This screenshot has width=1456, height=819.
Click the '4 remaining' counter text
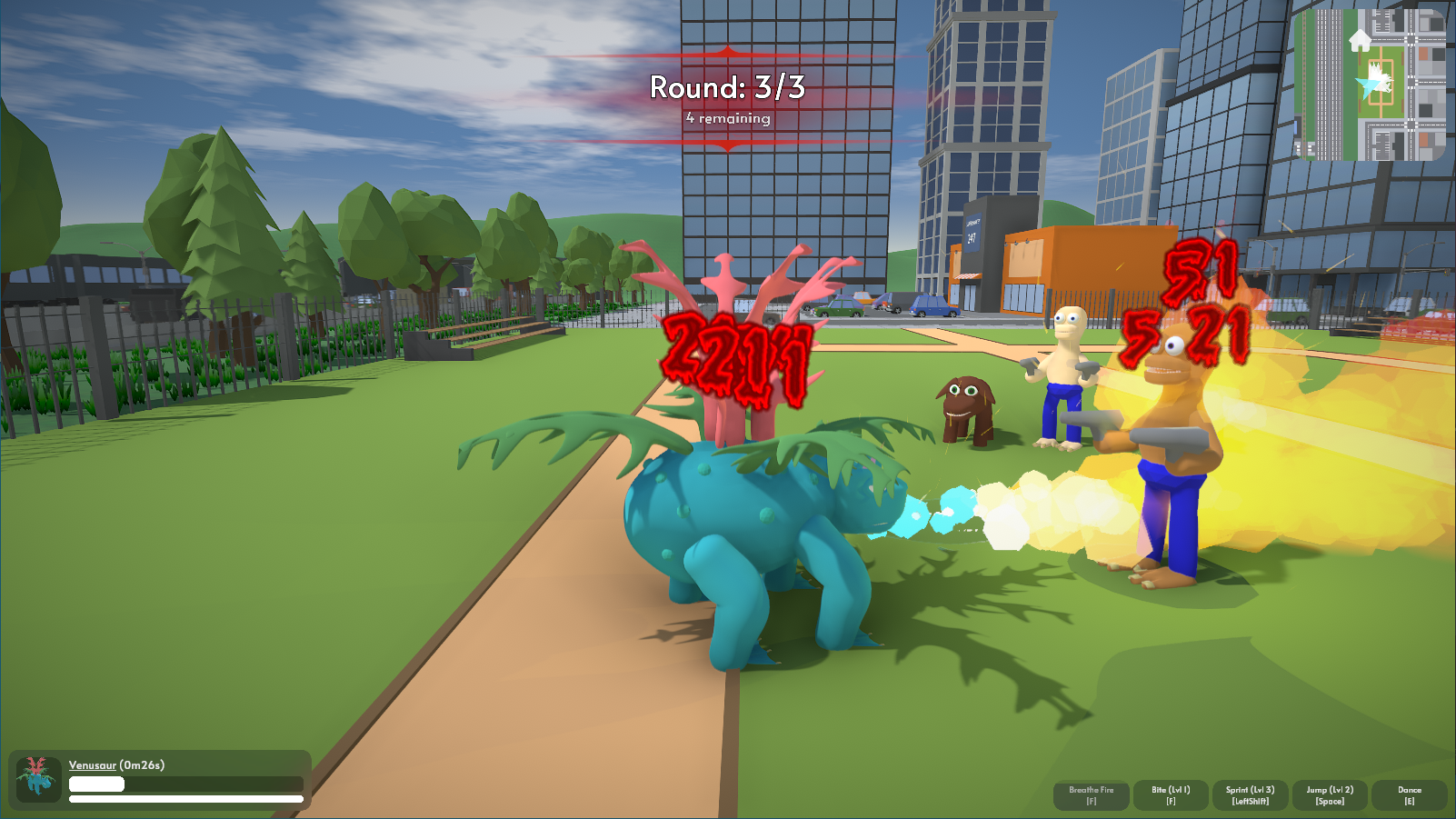click(x=727, y=119)
